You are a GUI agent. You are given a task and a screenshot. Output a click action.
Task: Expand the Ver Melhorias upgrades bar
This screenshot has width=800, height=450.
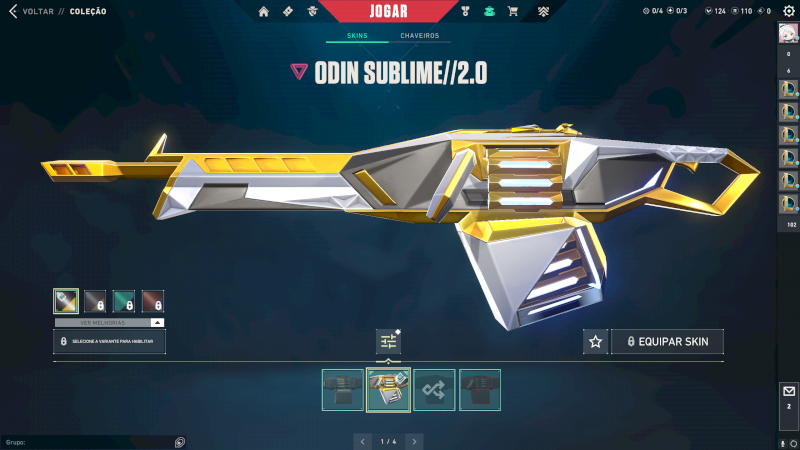(108, 323)
